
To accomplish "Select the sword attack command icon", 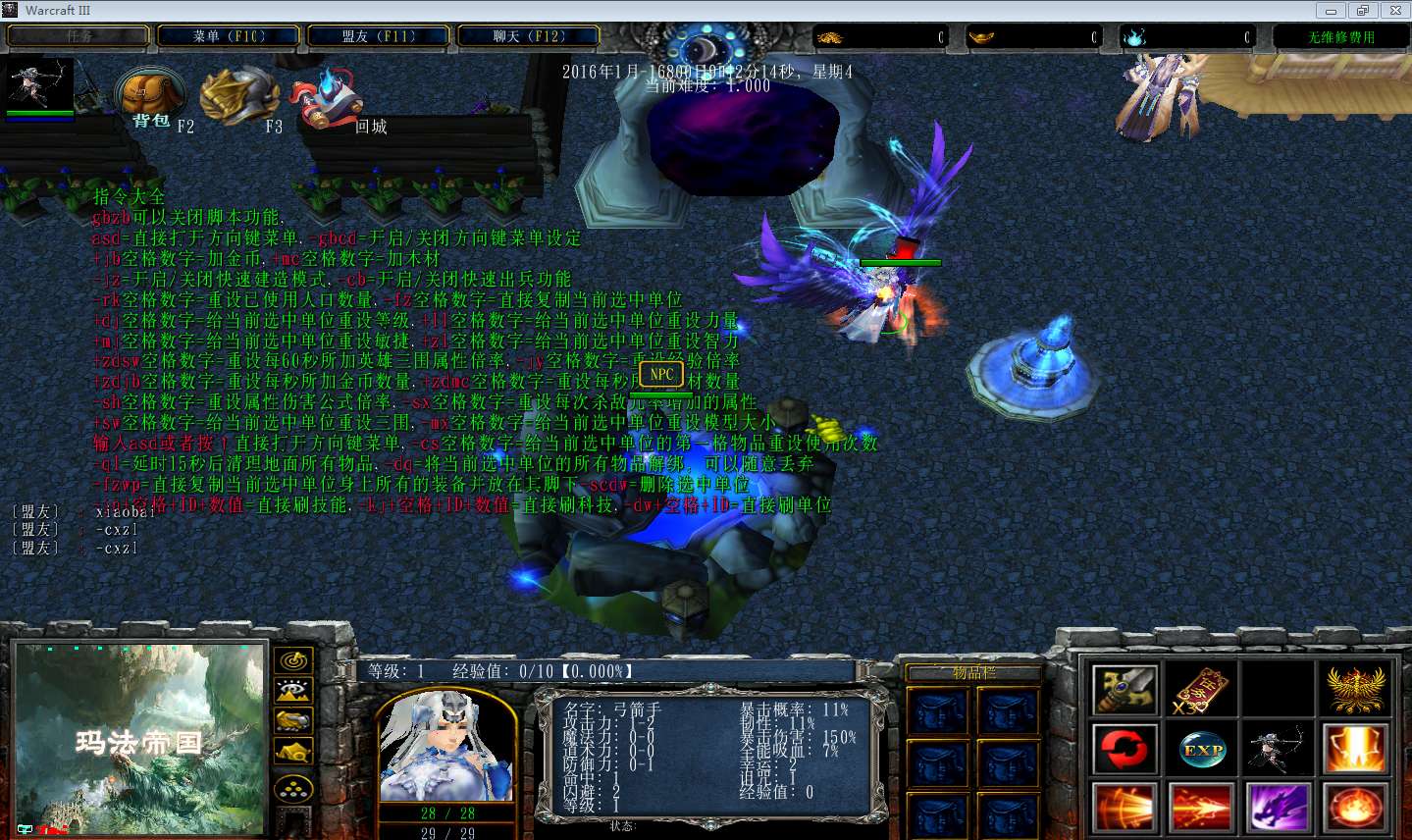I will [x=1124, y=690].
